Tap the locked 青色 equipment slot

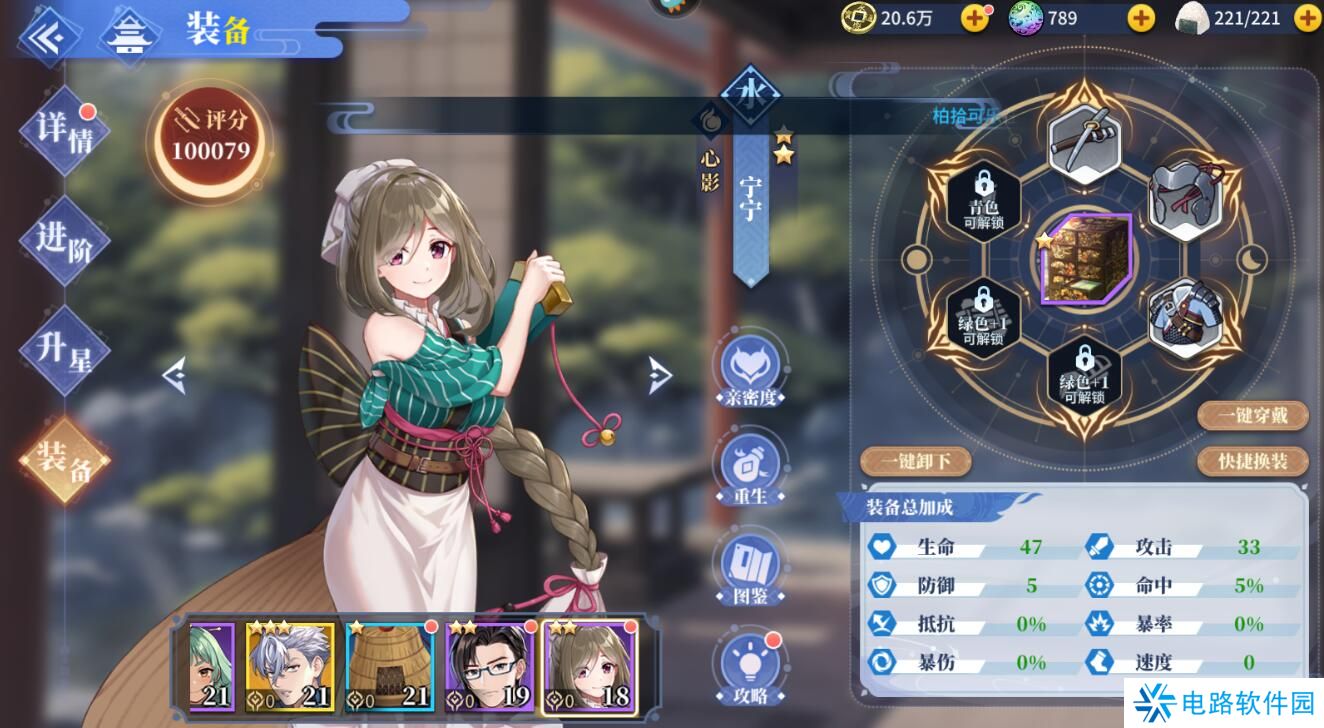984,202
